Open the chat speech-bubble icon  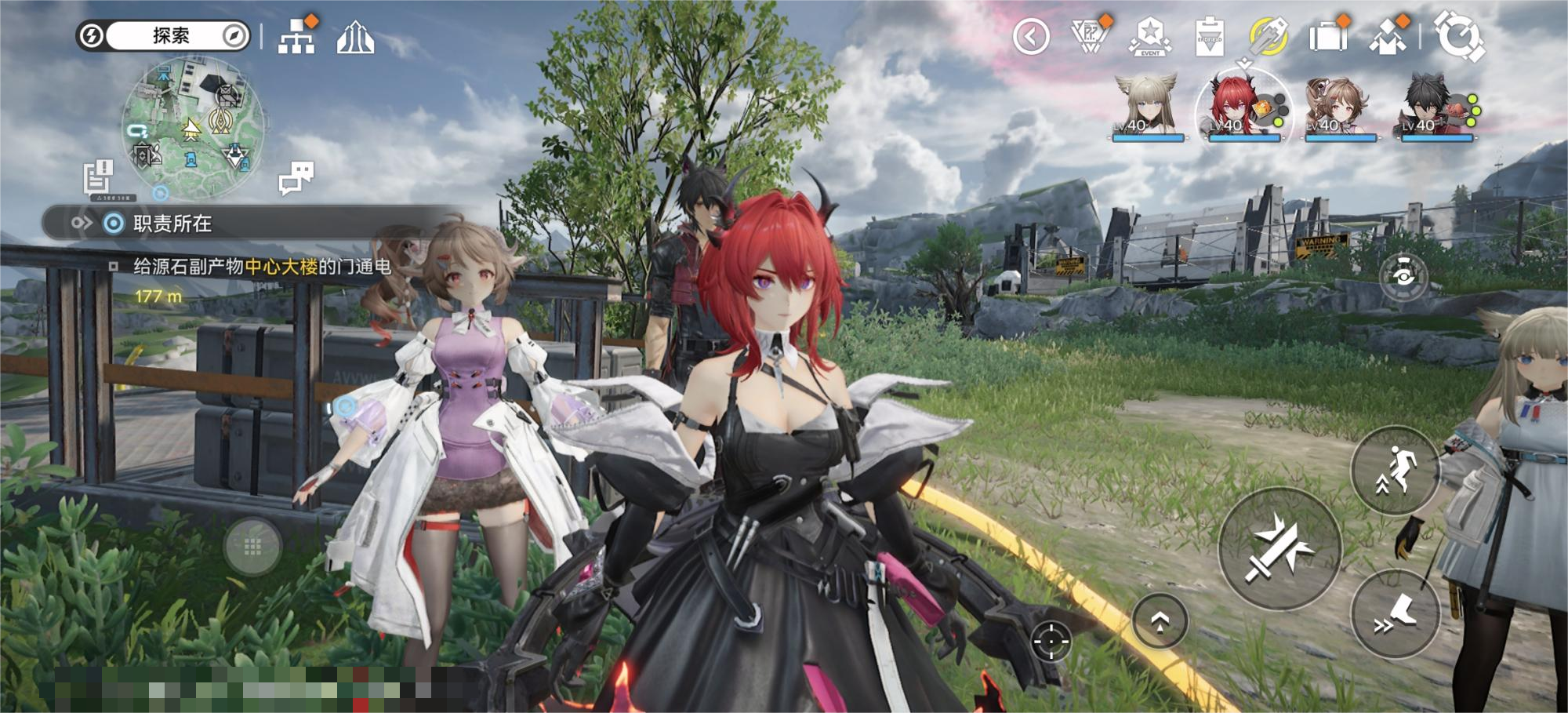(296, 177)
